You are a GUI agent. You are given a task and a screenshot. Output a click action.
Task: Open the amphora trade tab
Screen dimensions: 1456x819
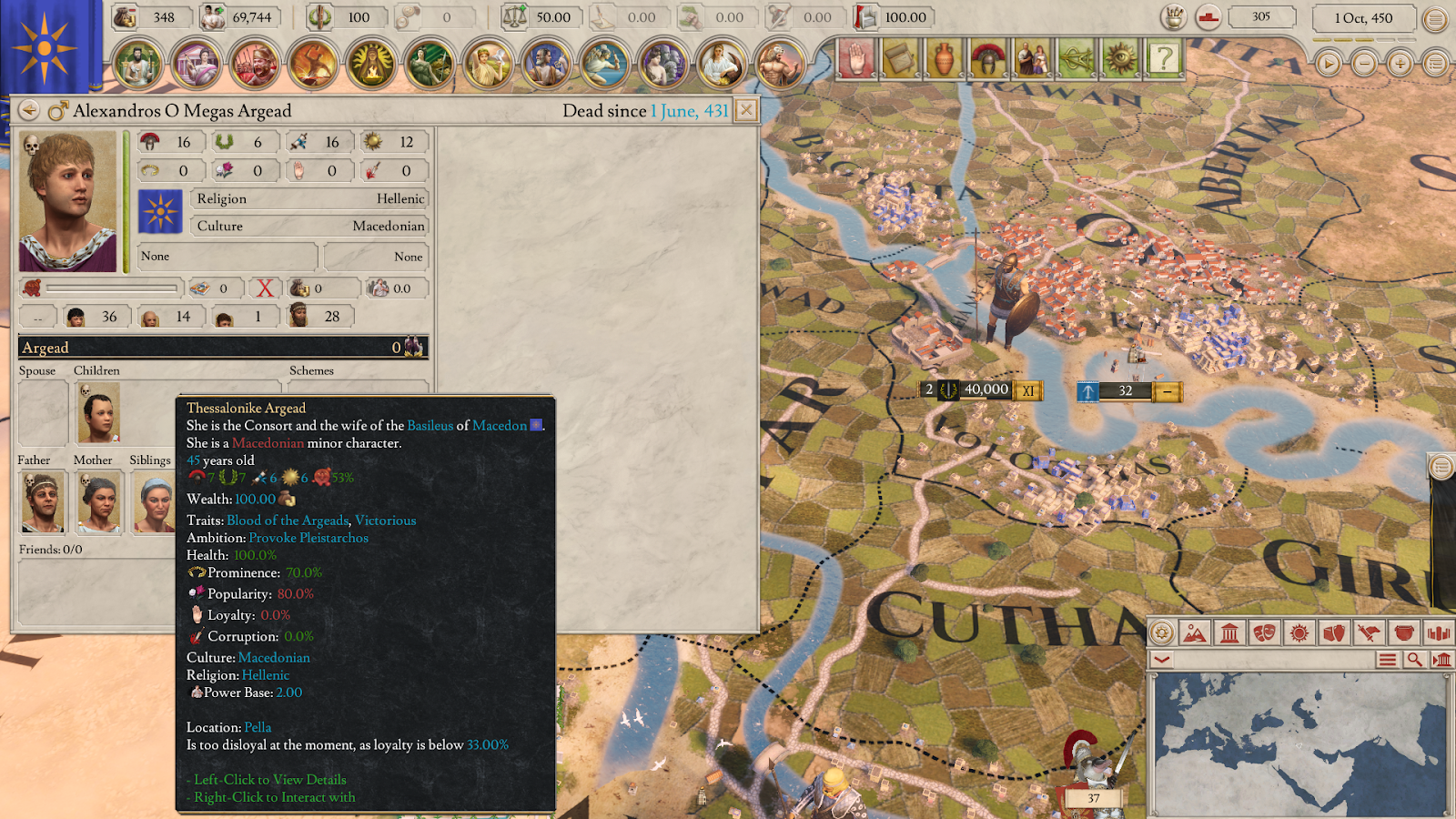pyautogui.click(x=945, y=60)
